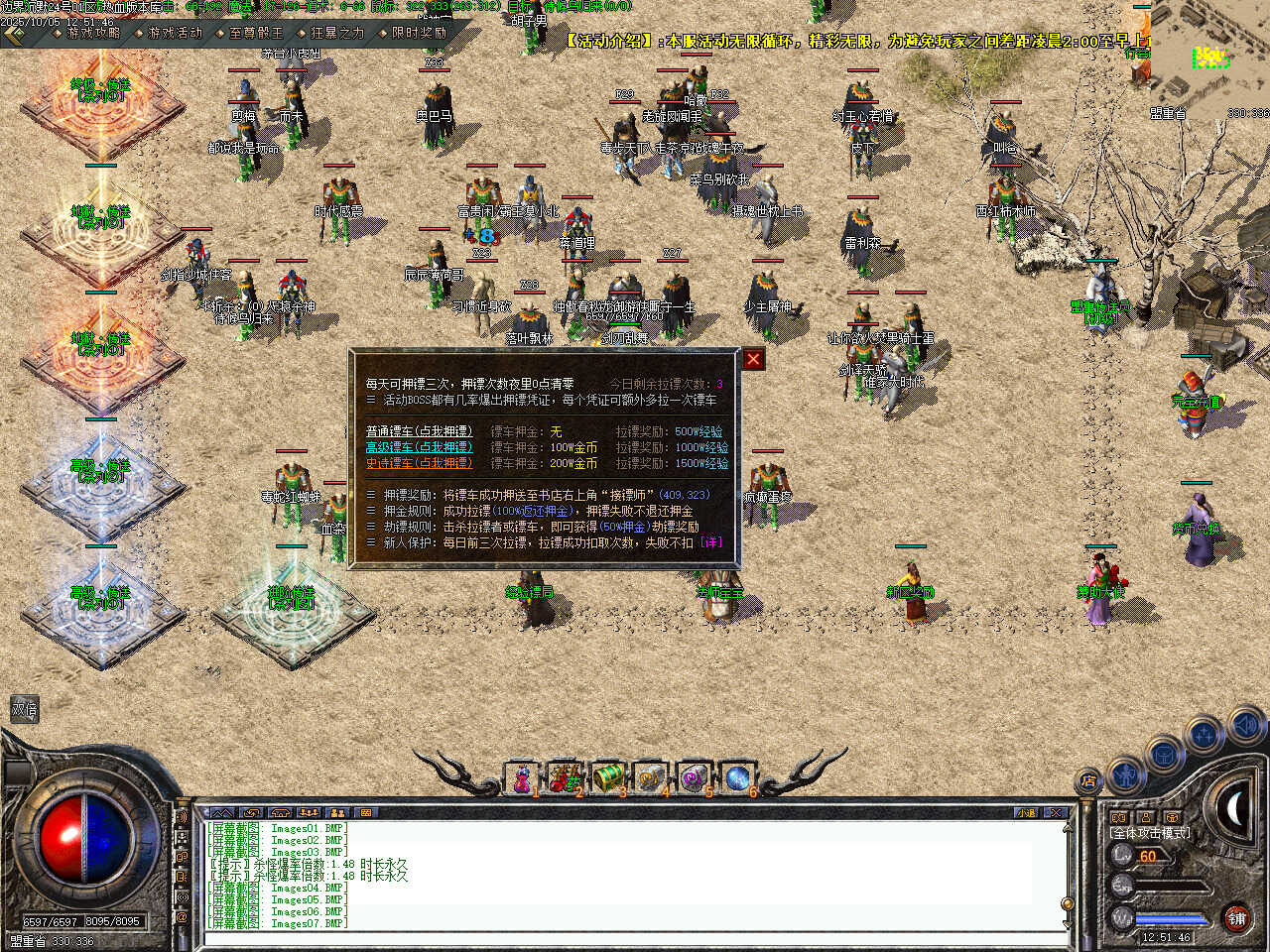Choose 史诗镖车 (epic escort cart)
This screenshot has width=1270, height=952.
pos(419,463)
